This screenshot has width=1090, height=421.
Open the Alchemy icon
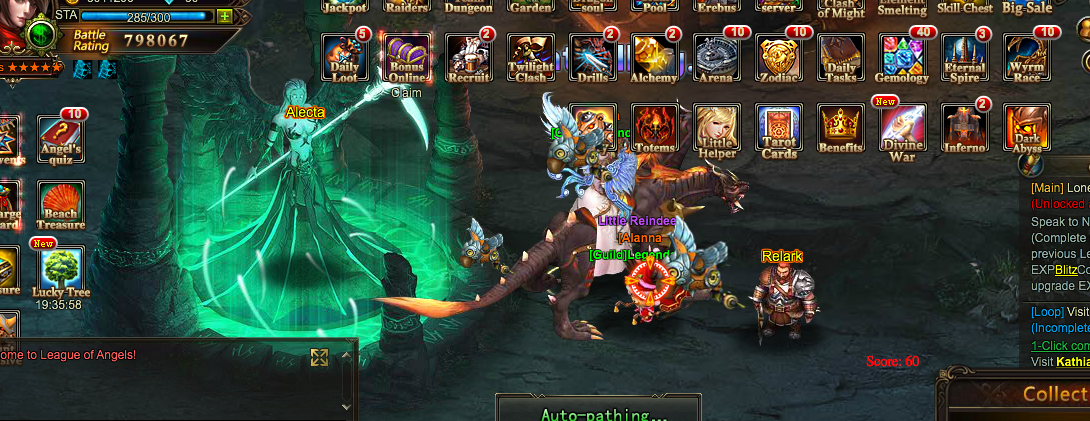pyautogui.click(x=655, y=58)
